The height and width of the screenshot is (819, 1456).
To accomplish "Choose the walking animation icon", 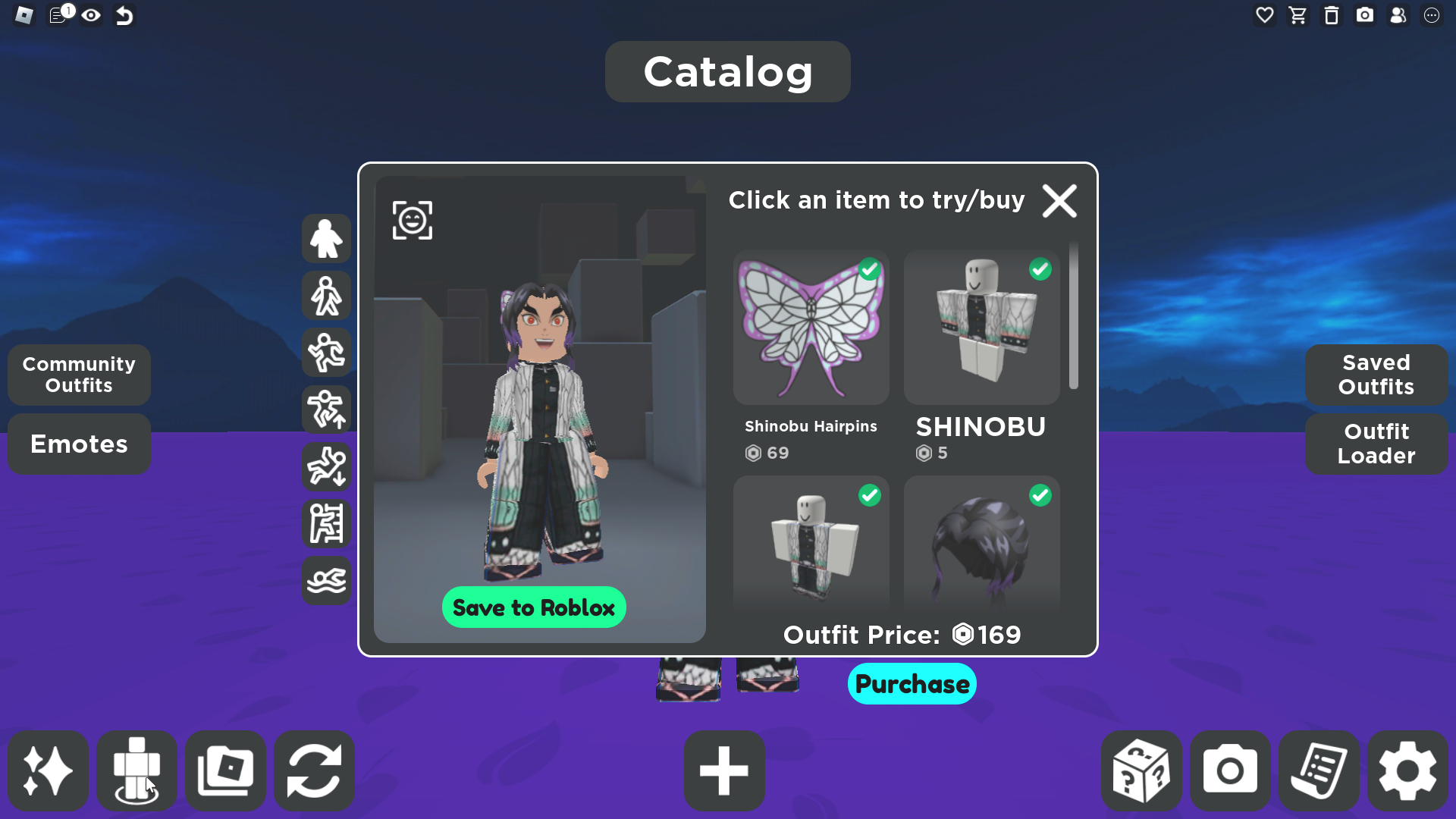I will click(x=326, y=296).
